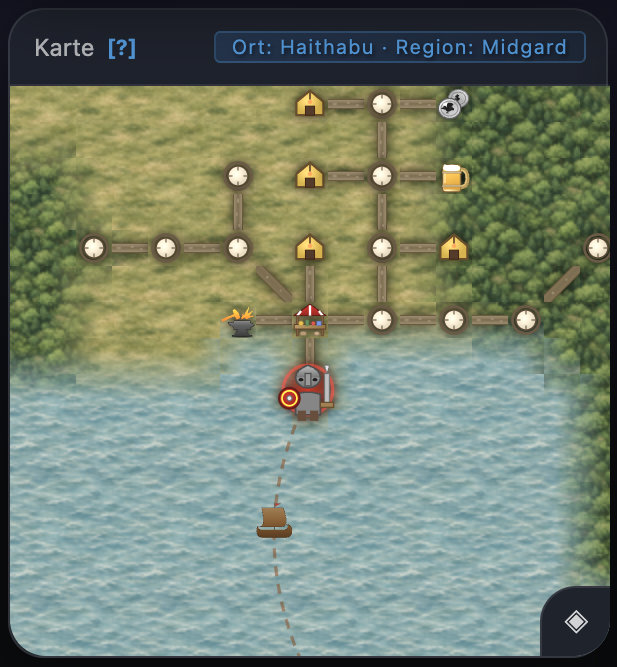The height and width of the screenshot is (667, 617).
Task: Select the armored warrior player marker
Action: (308, 392)
